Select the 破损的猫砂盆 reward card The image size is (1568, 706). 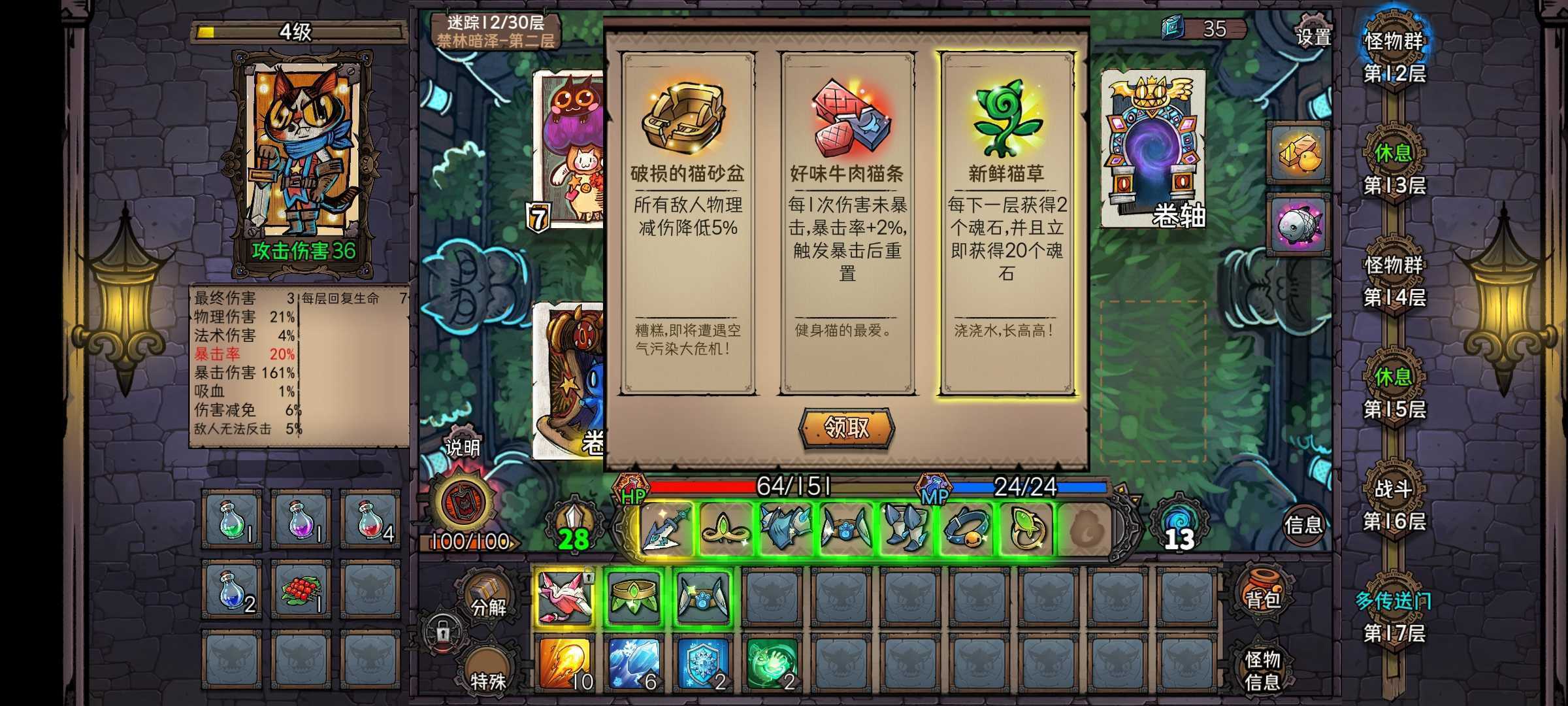[x=691, y=229]
